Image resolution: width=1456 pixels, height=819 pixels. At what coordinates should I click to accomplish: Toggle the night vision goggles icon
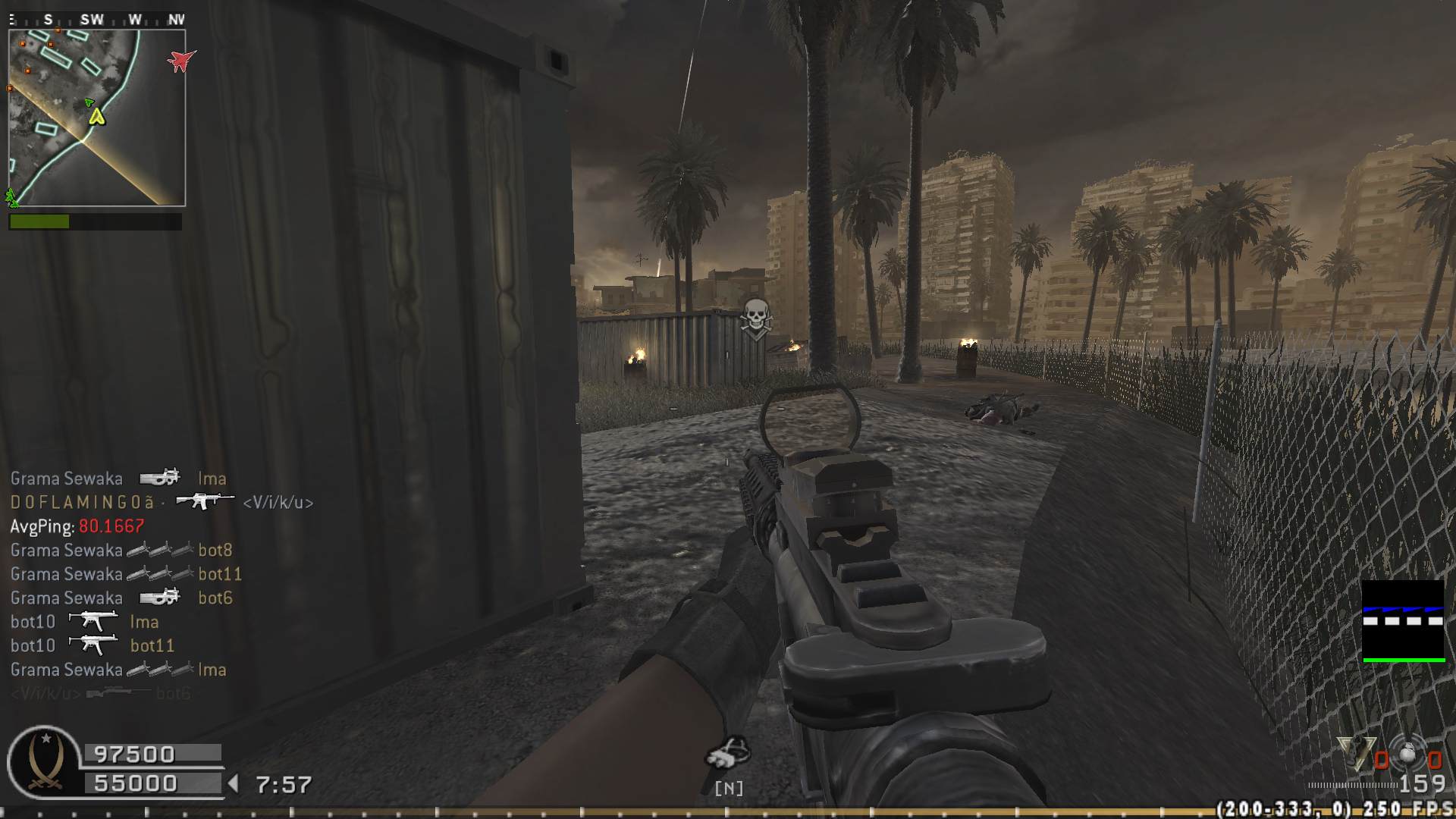pos(728,754)
